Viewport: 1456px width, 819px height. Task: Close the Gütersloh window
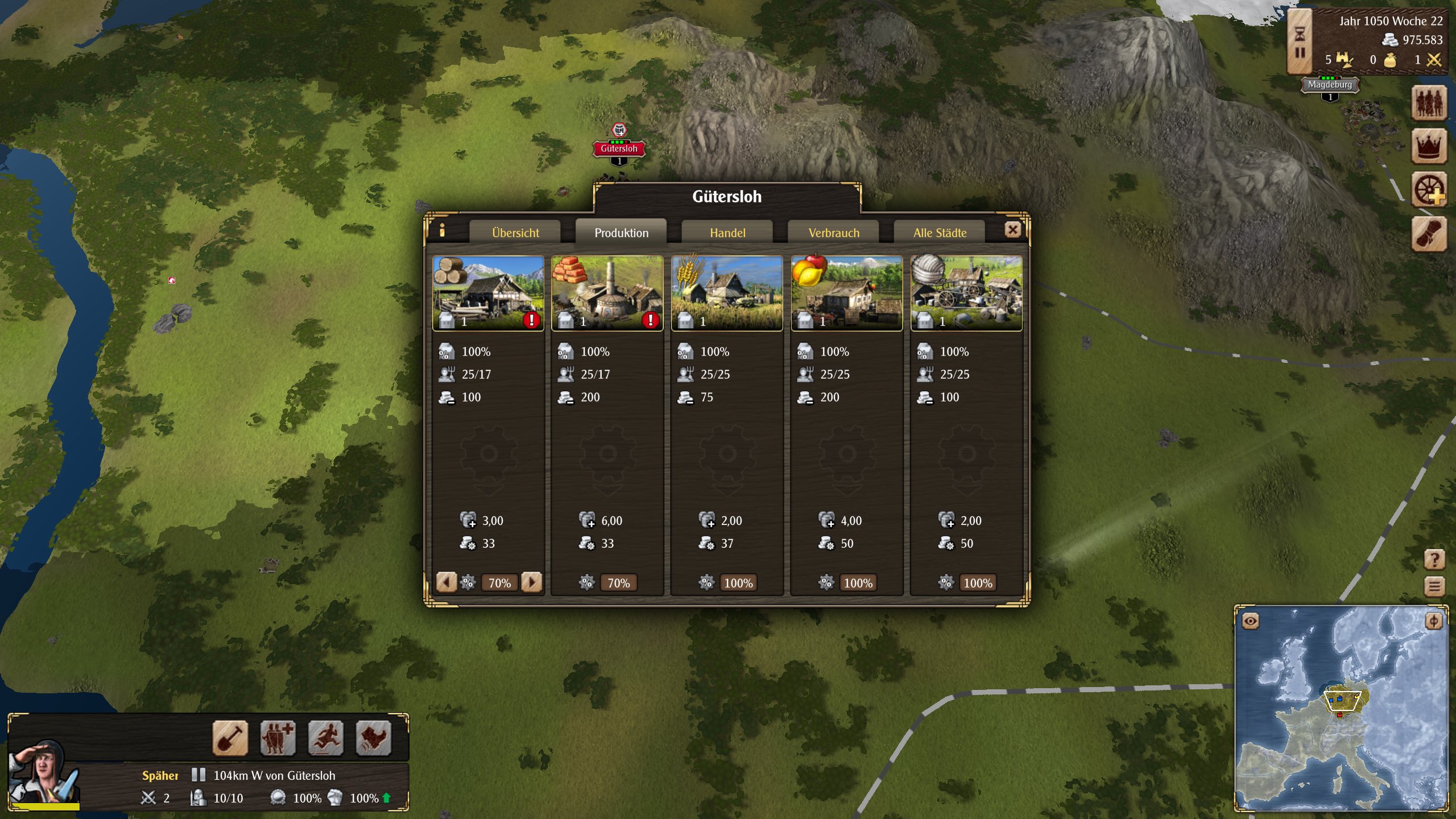[x=1012, y=230]
